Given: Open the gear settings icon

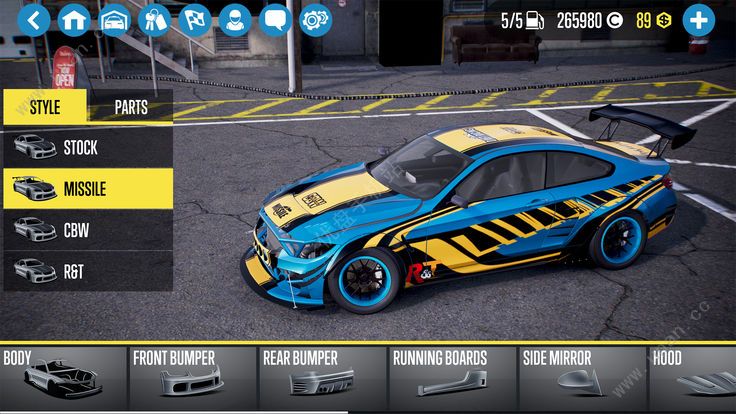Looking at the screenshot, I should pos(315,19).
